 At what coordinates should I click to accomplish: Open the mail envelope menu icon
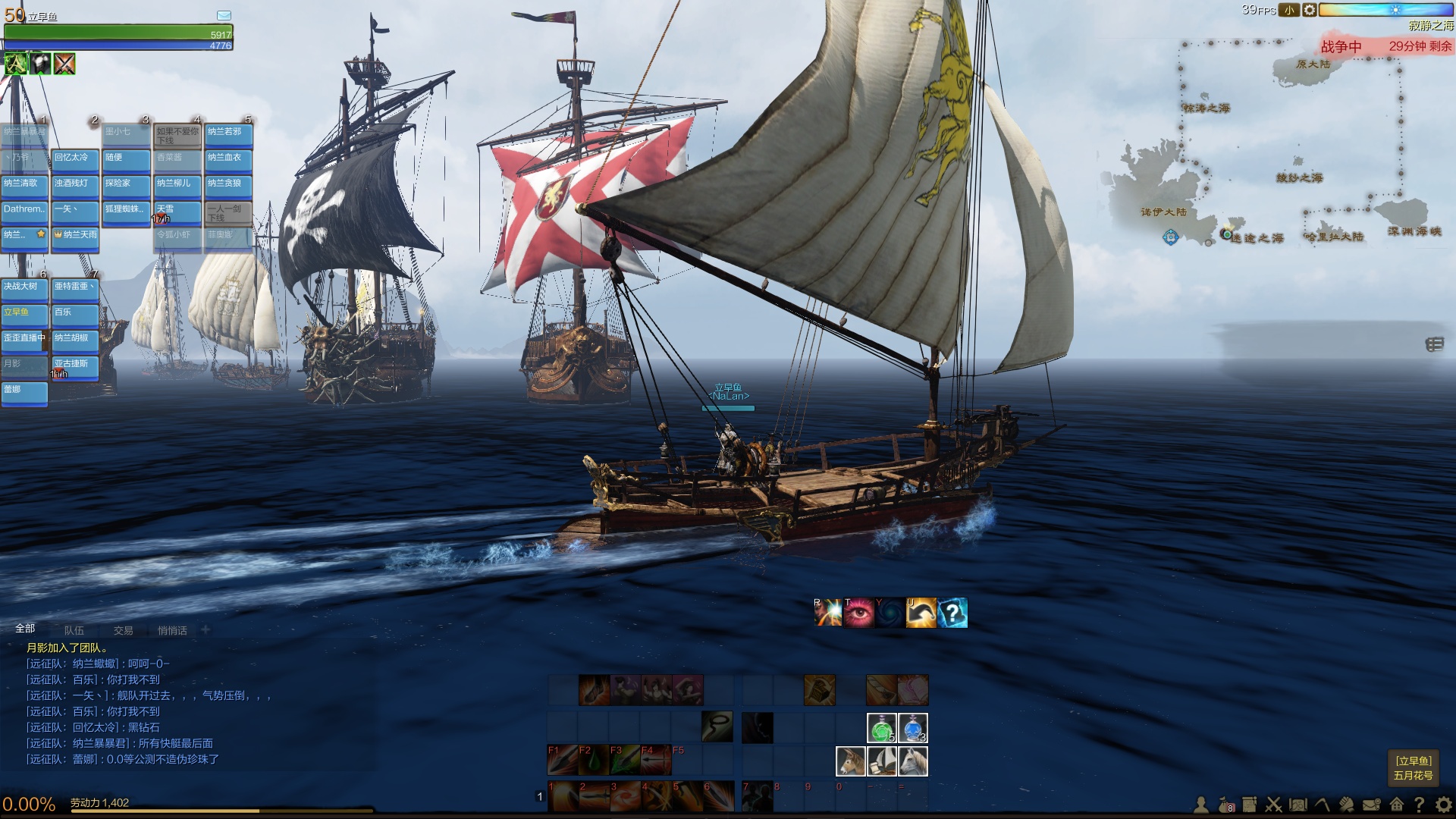pyautogui.click(x=1371, y=805)
